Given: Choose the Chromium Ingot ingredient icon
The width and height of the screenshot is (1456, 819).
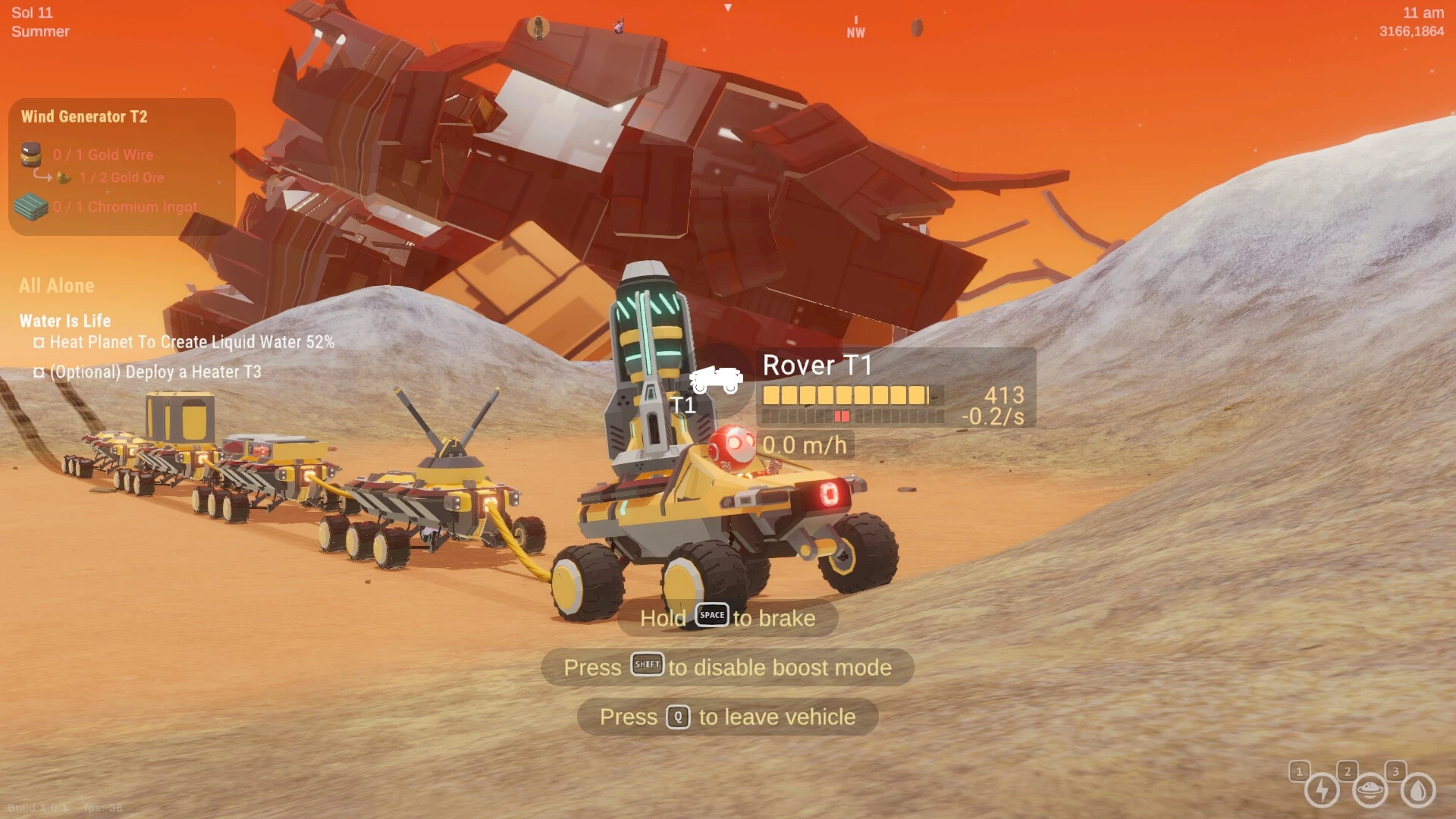Looking at the screenshot, I should coord(31,207).
